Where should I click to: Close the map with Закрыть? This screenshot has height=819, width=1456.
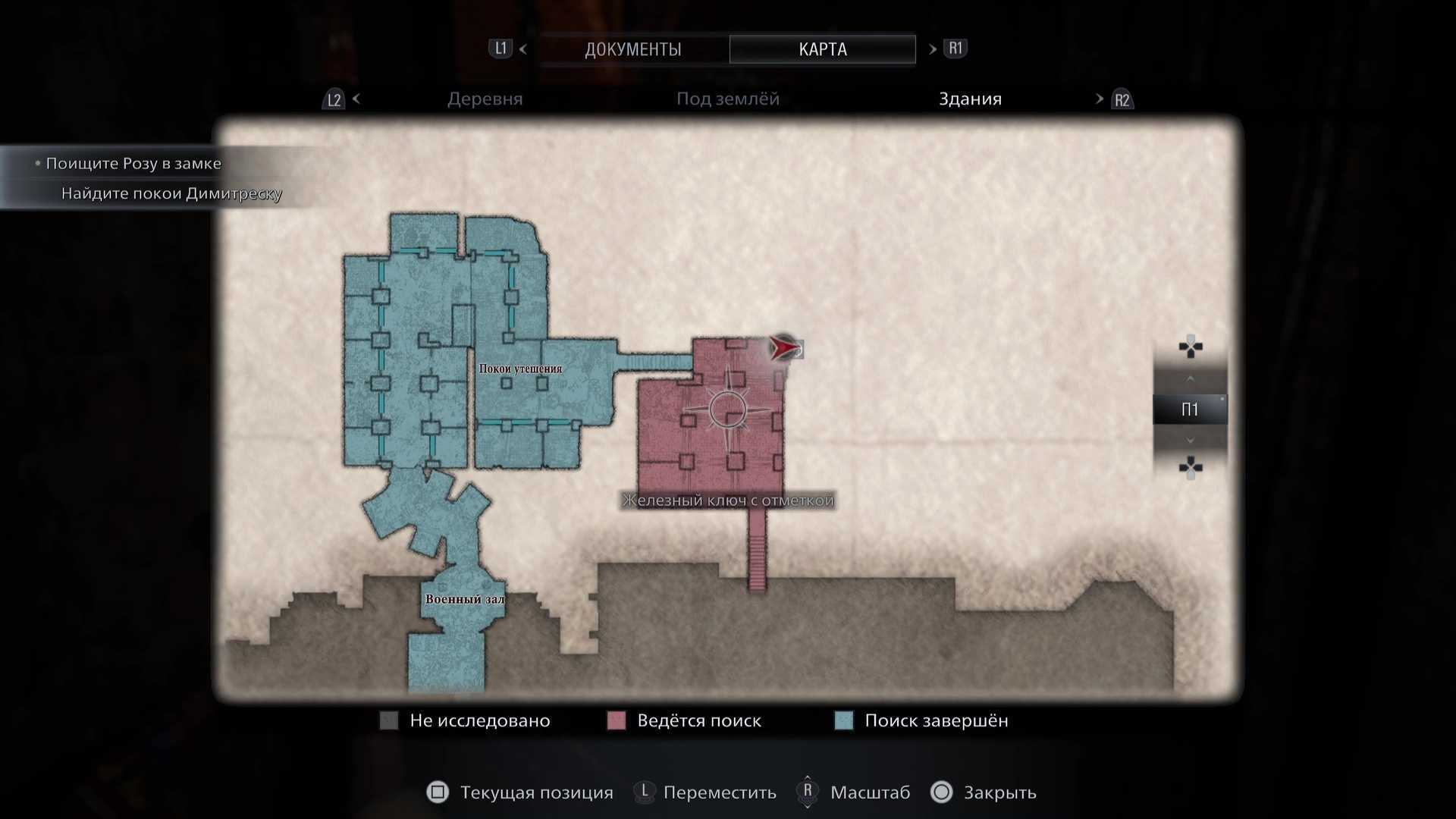point(984,792)
